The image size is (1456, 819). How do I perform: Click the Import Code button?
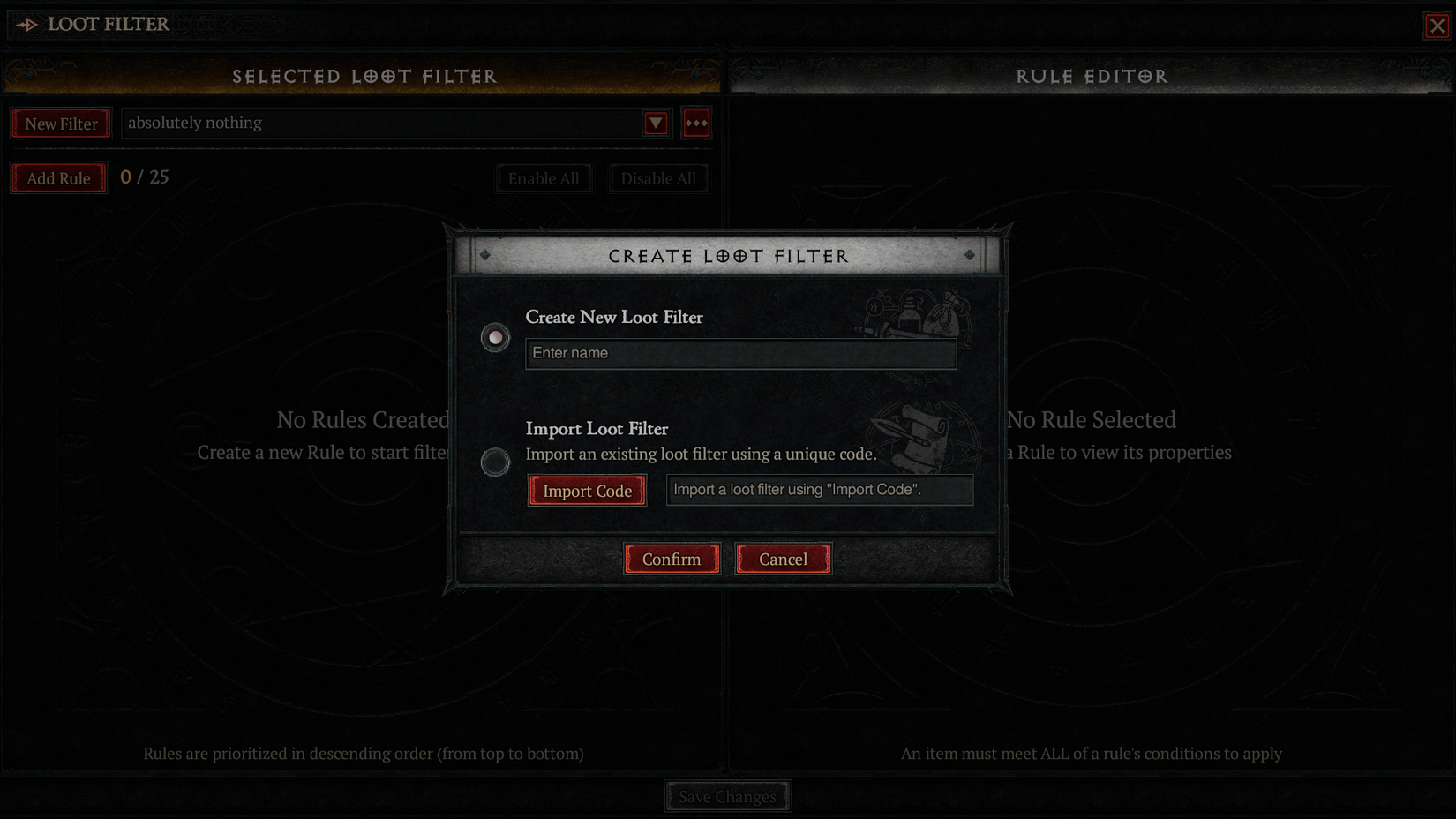tap(587, 490)
